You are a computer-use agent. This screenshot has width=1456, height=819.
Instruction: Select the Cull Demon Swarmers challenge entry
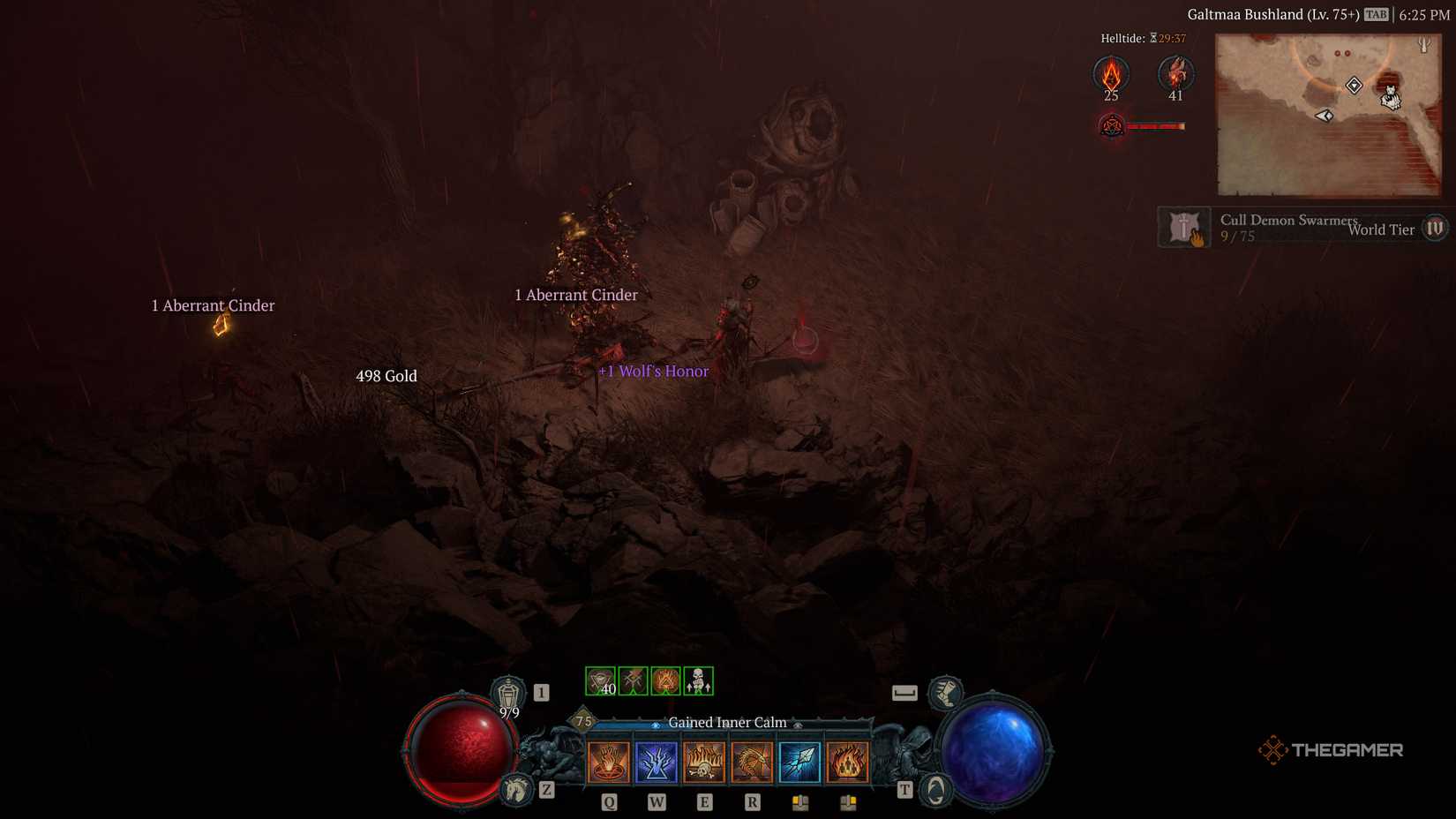[1288, 221]
